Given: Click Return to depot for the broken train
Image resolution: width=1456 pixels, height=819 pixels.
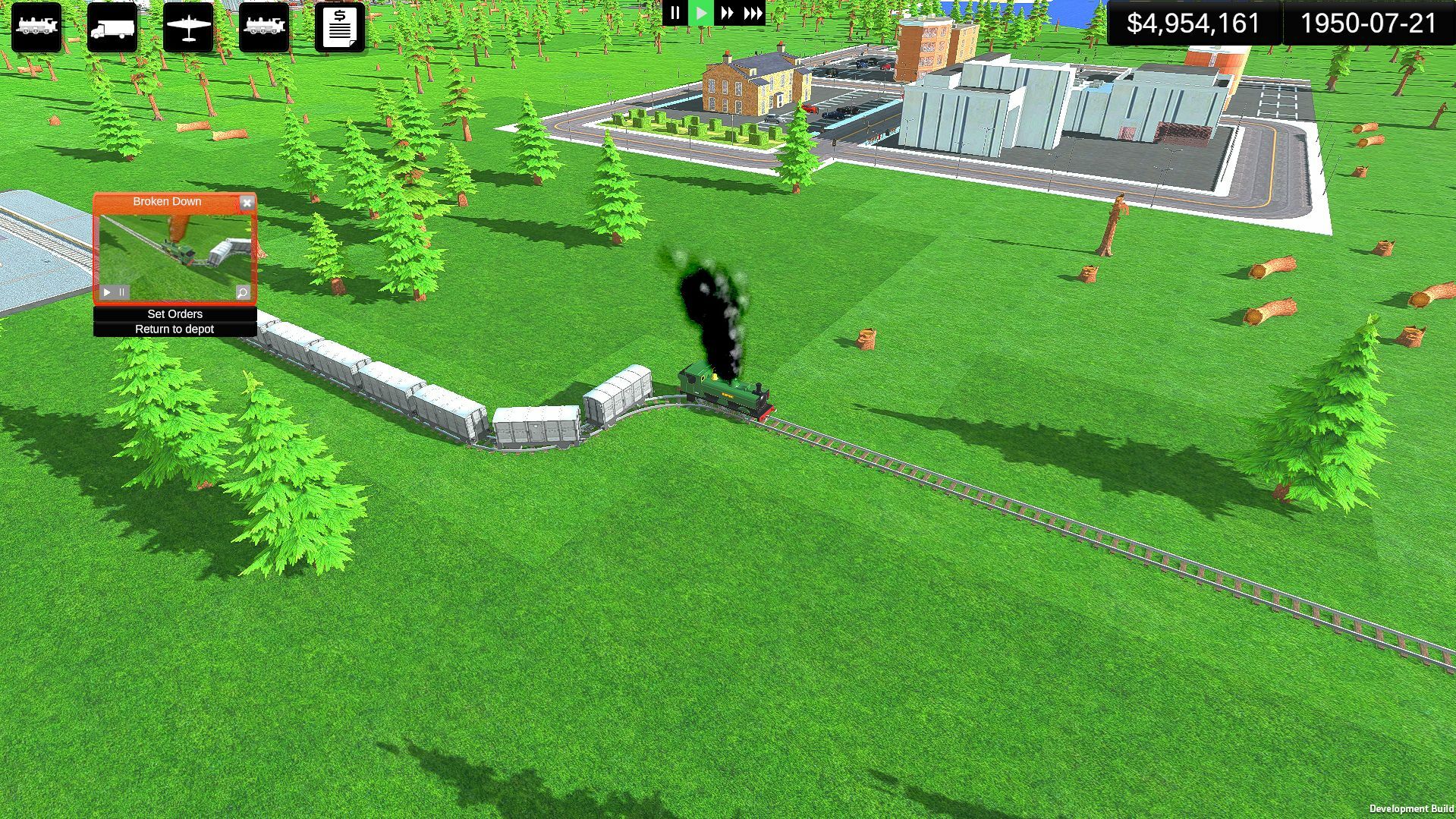Looking at the screenshot, I should (175, 329).
